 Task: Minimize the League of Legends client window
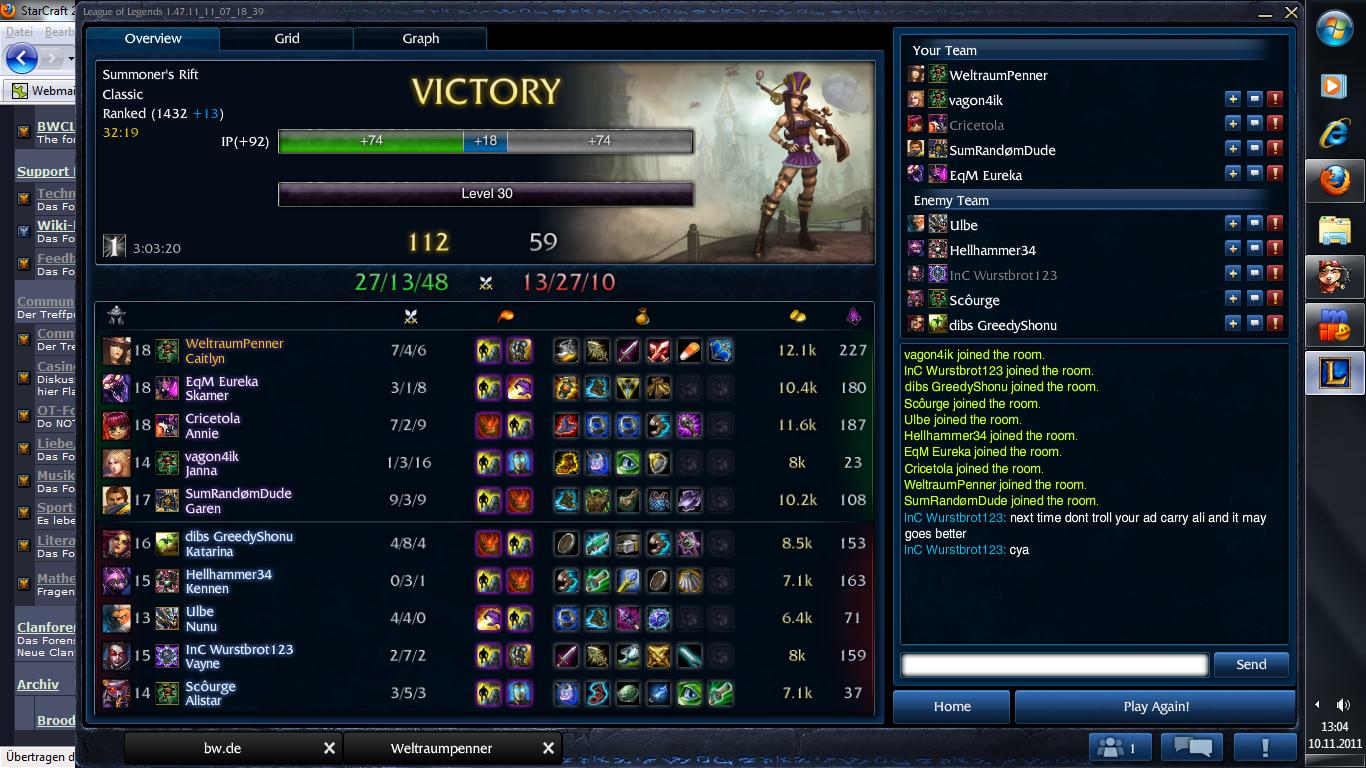point(1267,13)
